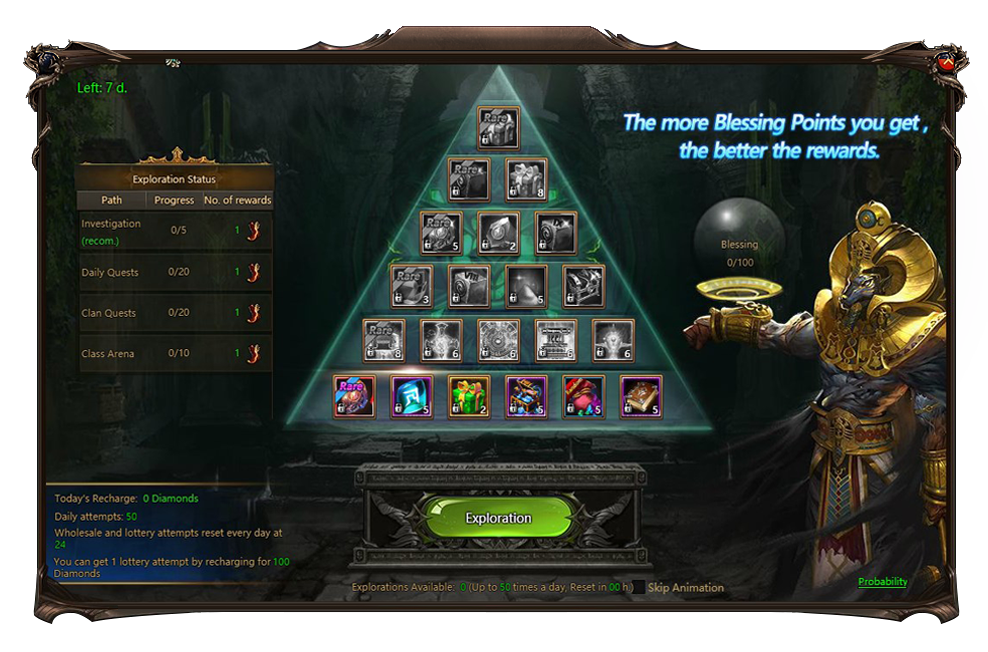The width and height of the screenshot is (988, 652).
Task: Select the brown spellbook reward
Action: pos(641,396)
